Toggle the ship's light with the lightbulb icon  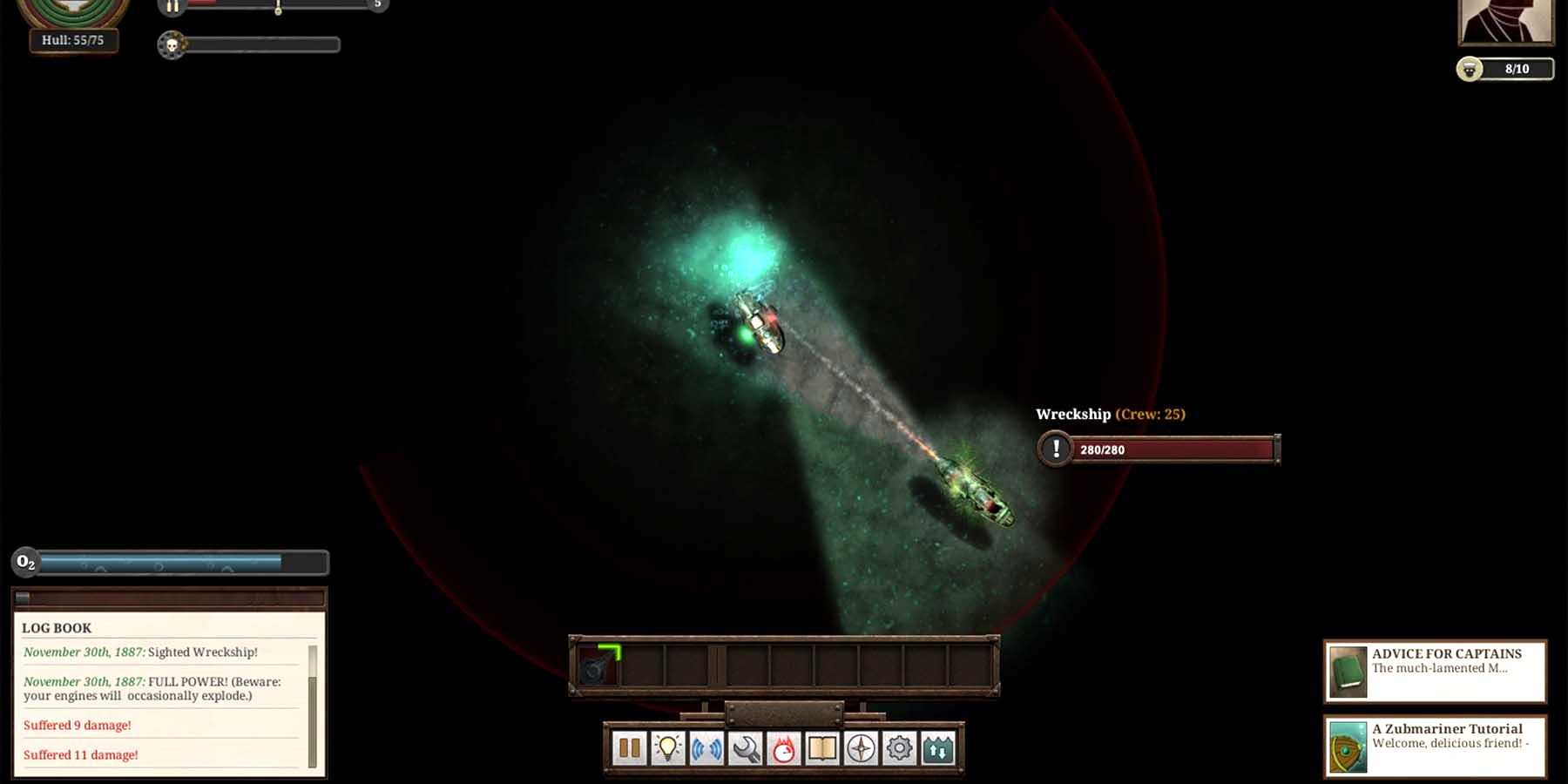click(x=668, y=748)
